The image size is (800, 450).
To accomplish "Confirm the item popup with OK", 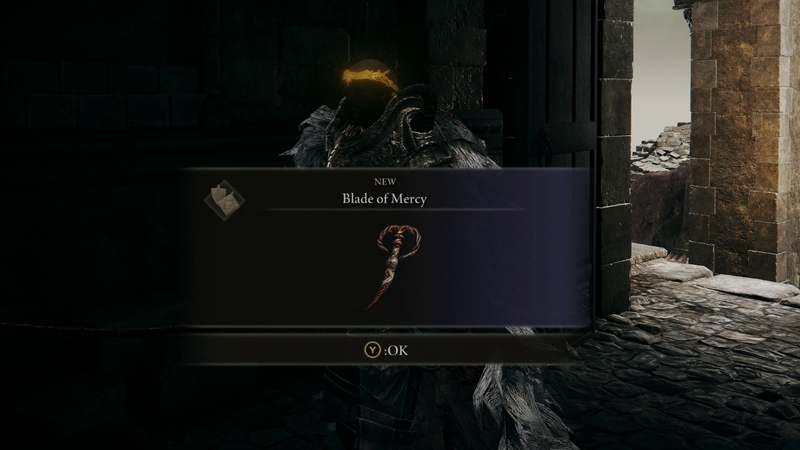I will [388, 350].
